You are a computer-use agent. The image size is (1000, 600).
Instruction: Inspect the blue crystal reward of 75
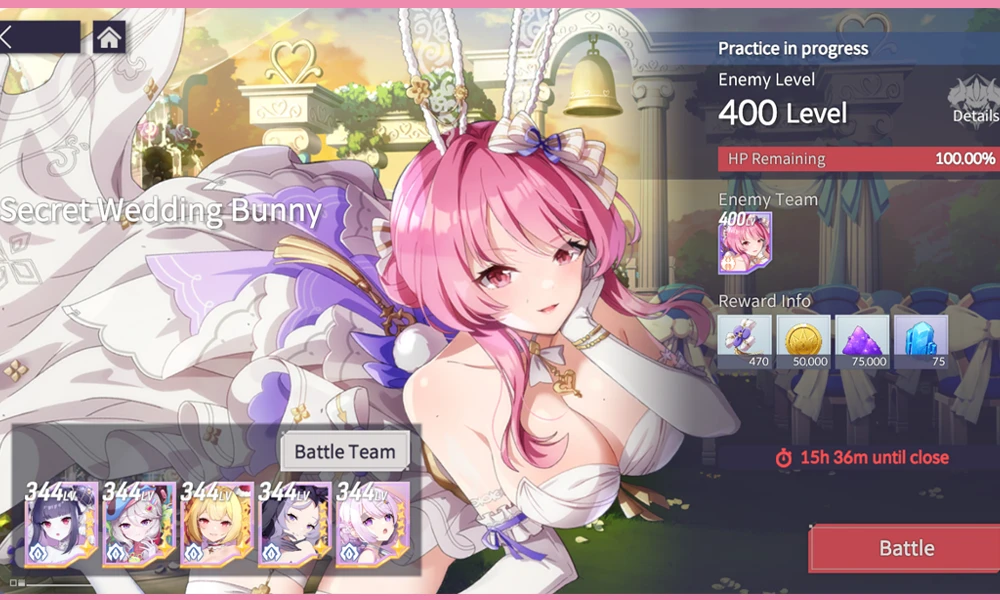click(x=920, y=341)
